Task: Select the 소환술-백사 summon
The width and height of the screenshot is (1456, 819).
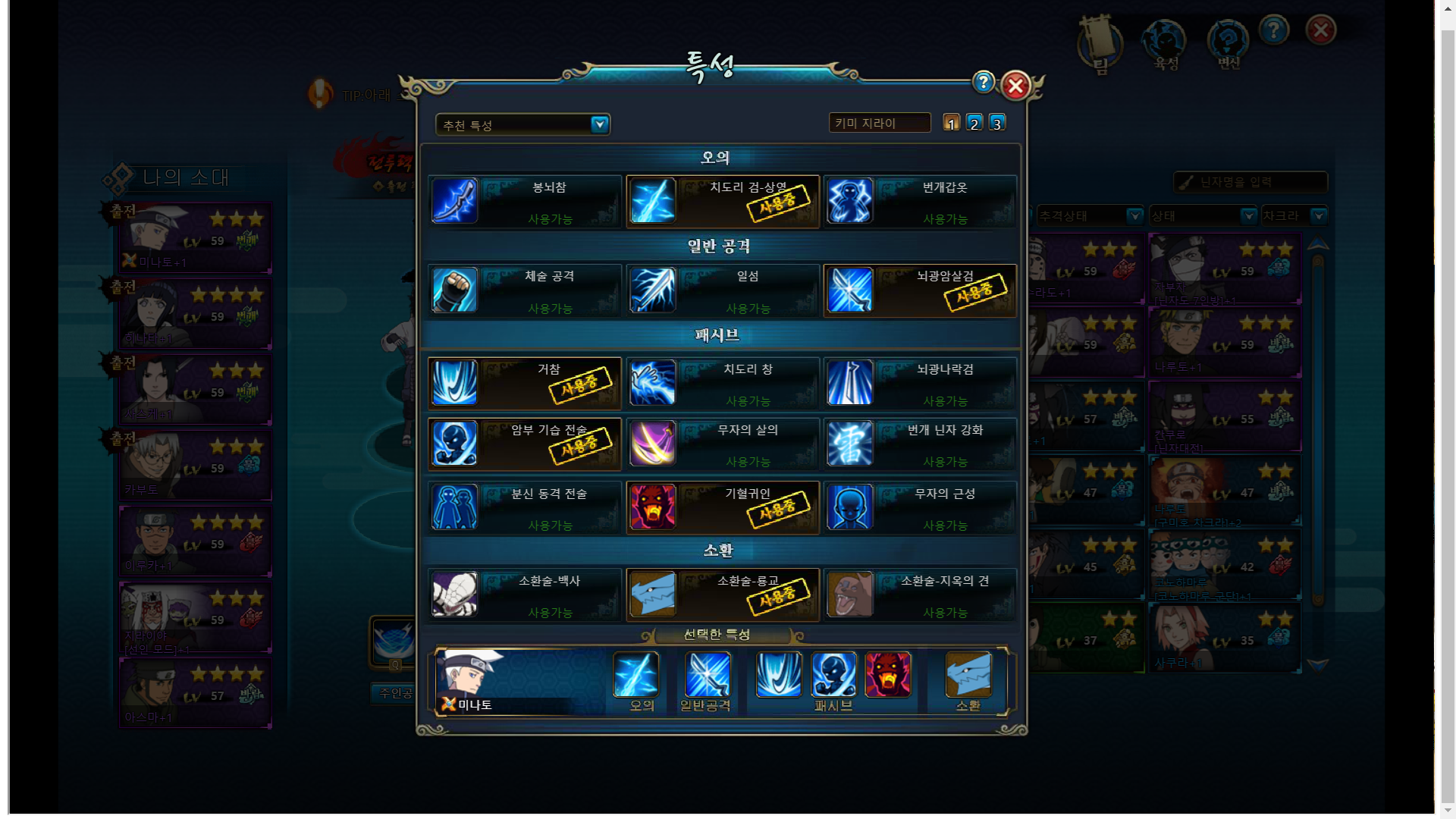Action: click(525, 595)
